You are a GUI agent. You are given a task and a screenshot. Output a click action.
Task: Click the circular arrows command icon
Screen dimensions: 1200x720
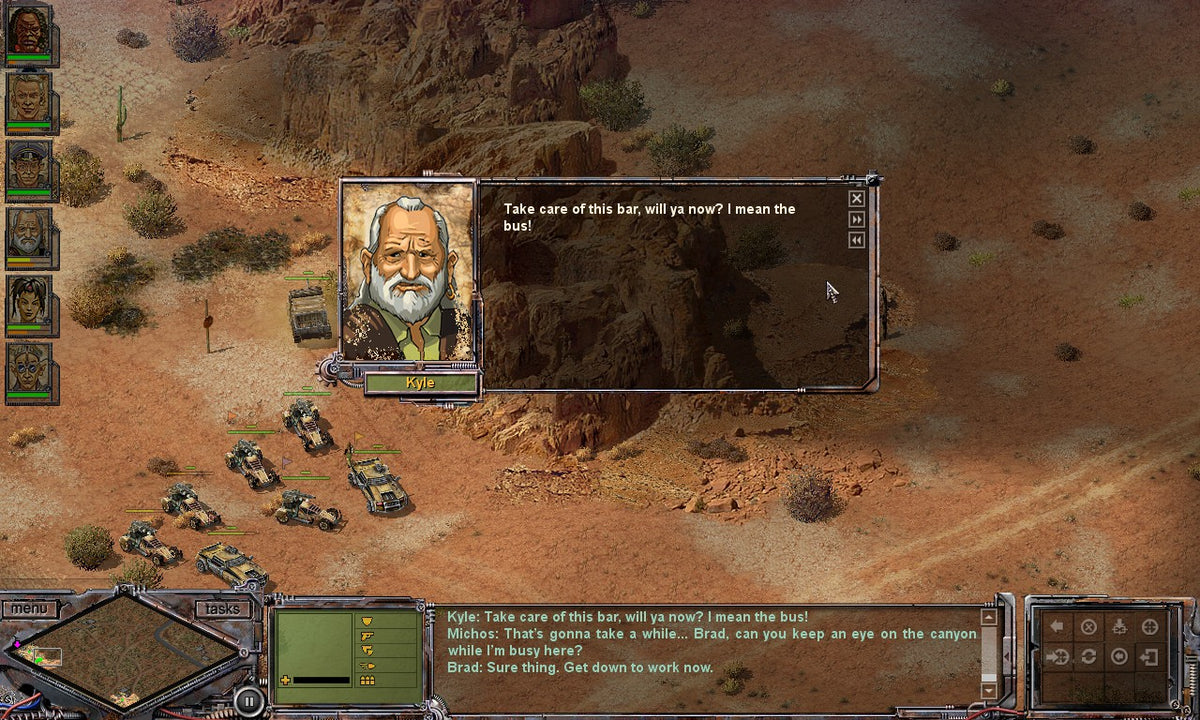pyautogui.click(x=1089, y=657)
